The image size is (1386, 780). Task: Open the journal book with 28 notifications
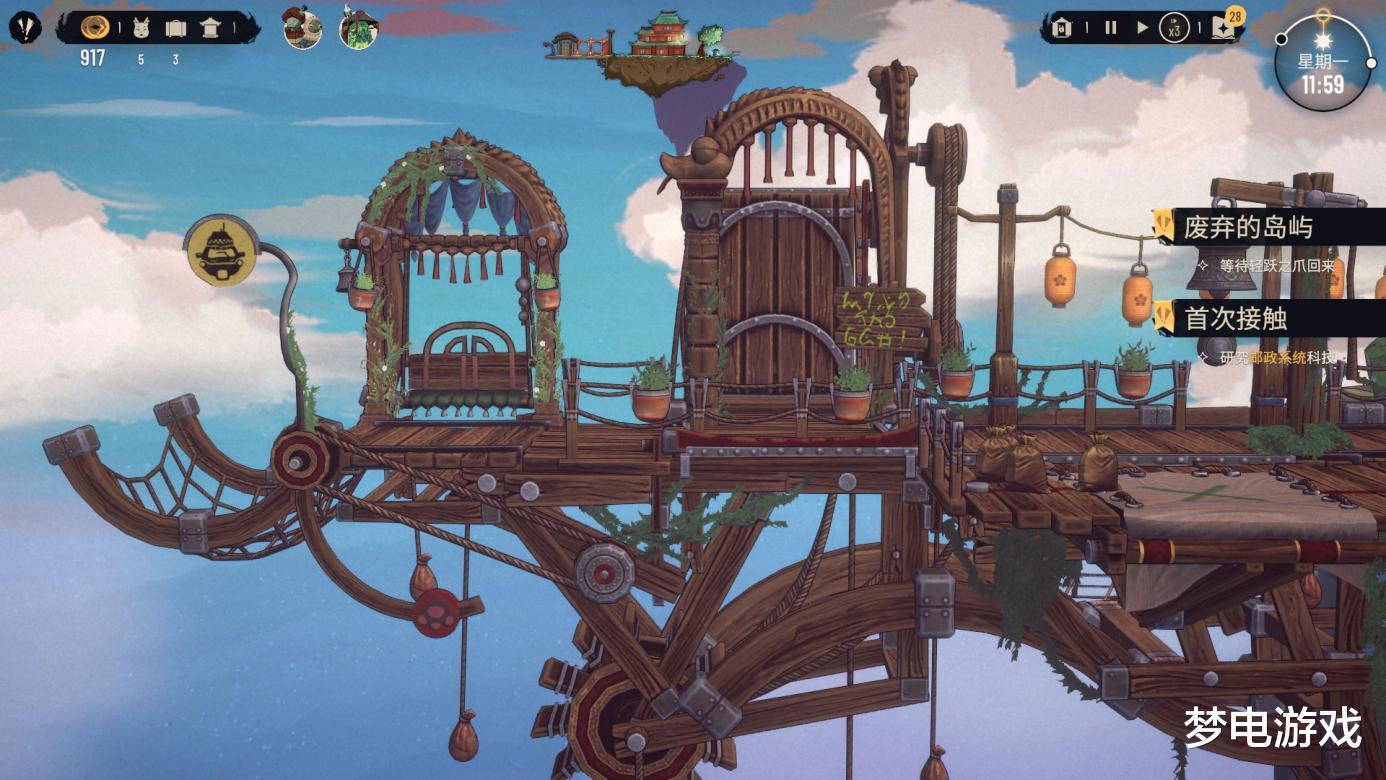[1225, 27]
